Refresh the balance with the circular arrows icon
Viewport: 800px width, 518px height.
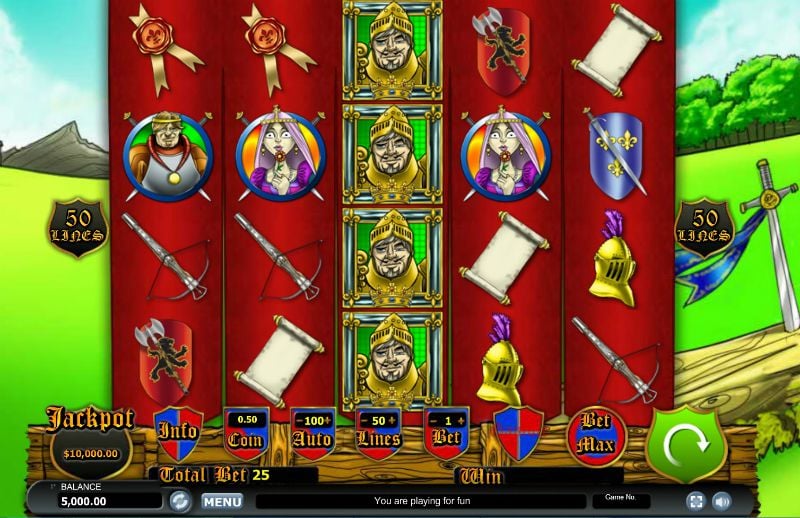click(x=180, y=501)
